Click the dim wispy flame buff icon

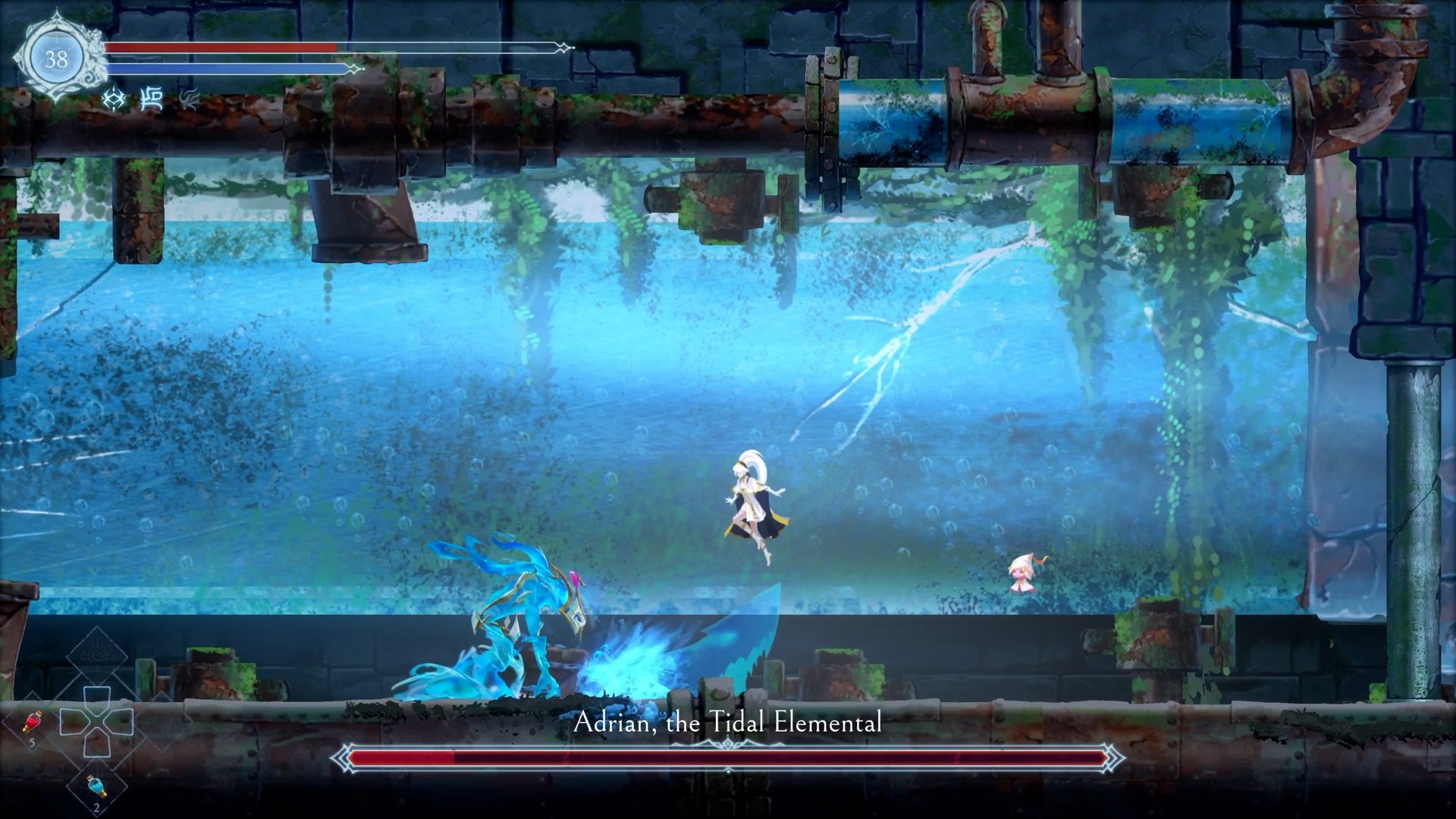189,99
